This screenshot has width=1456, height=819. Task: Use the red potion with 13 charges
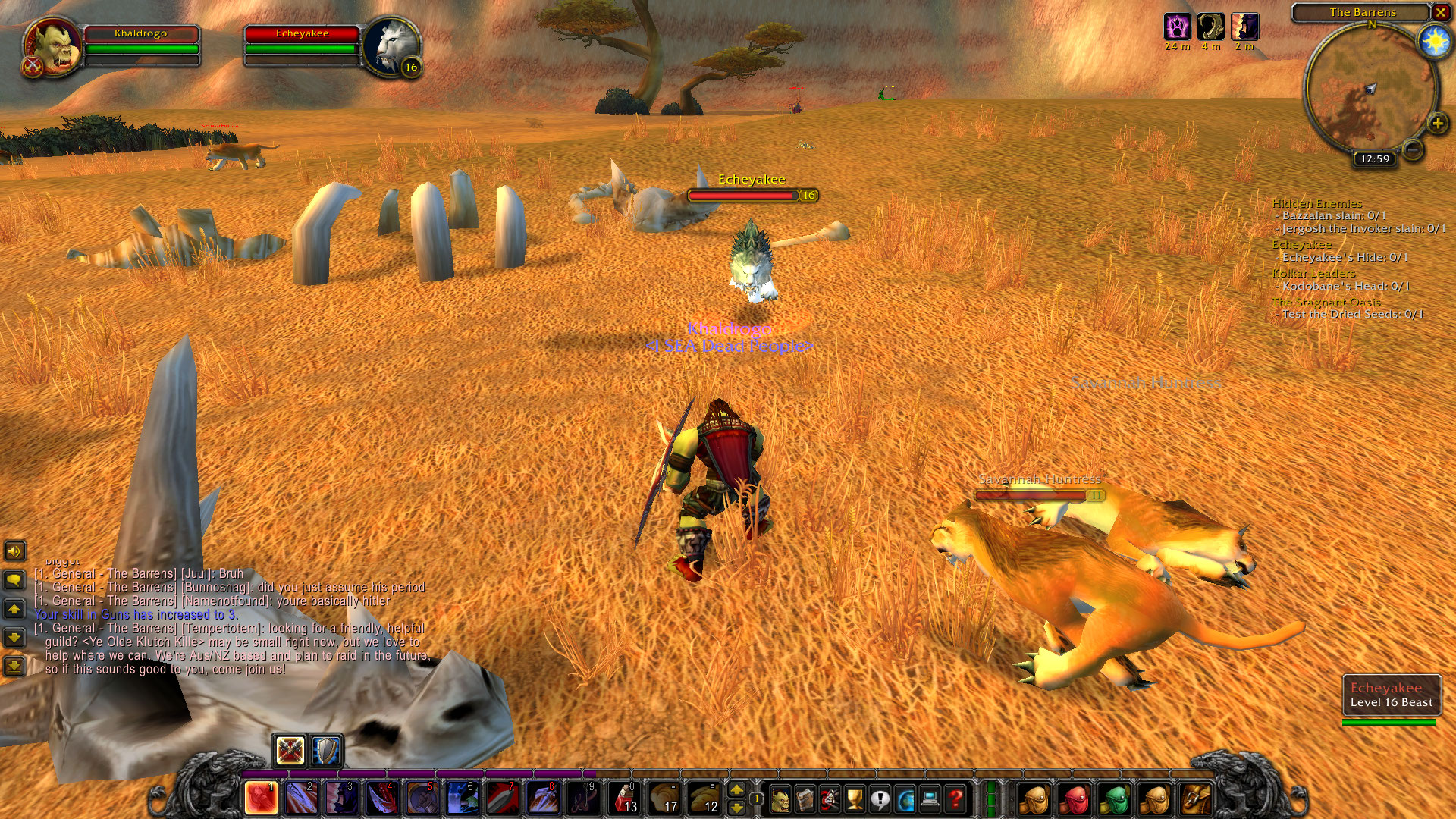(624, 799)
